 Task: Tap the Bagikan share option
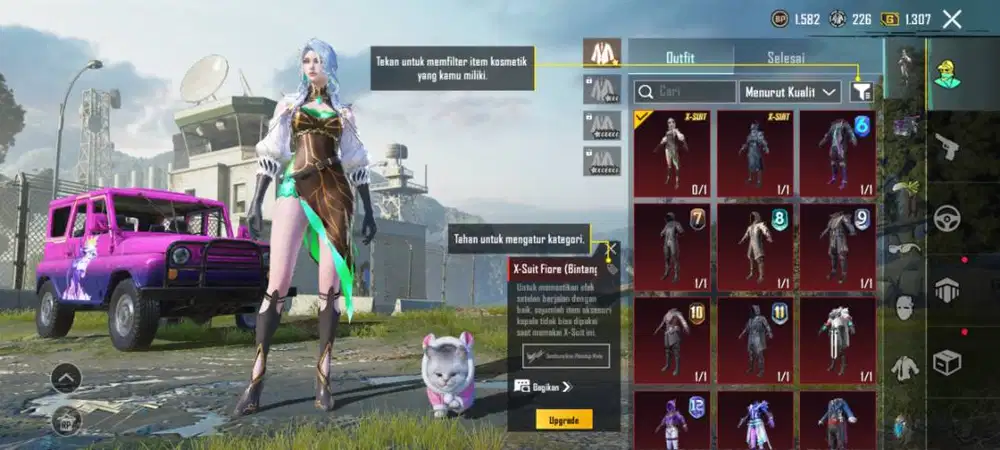(544, 386)
